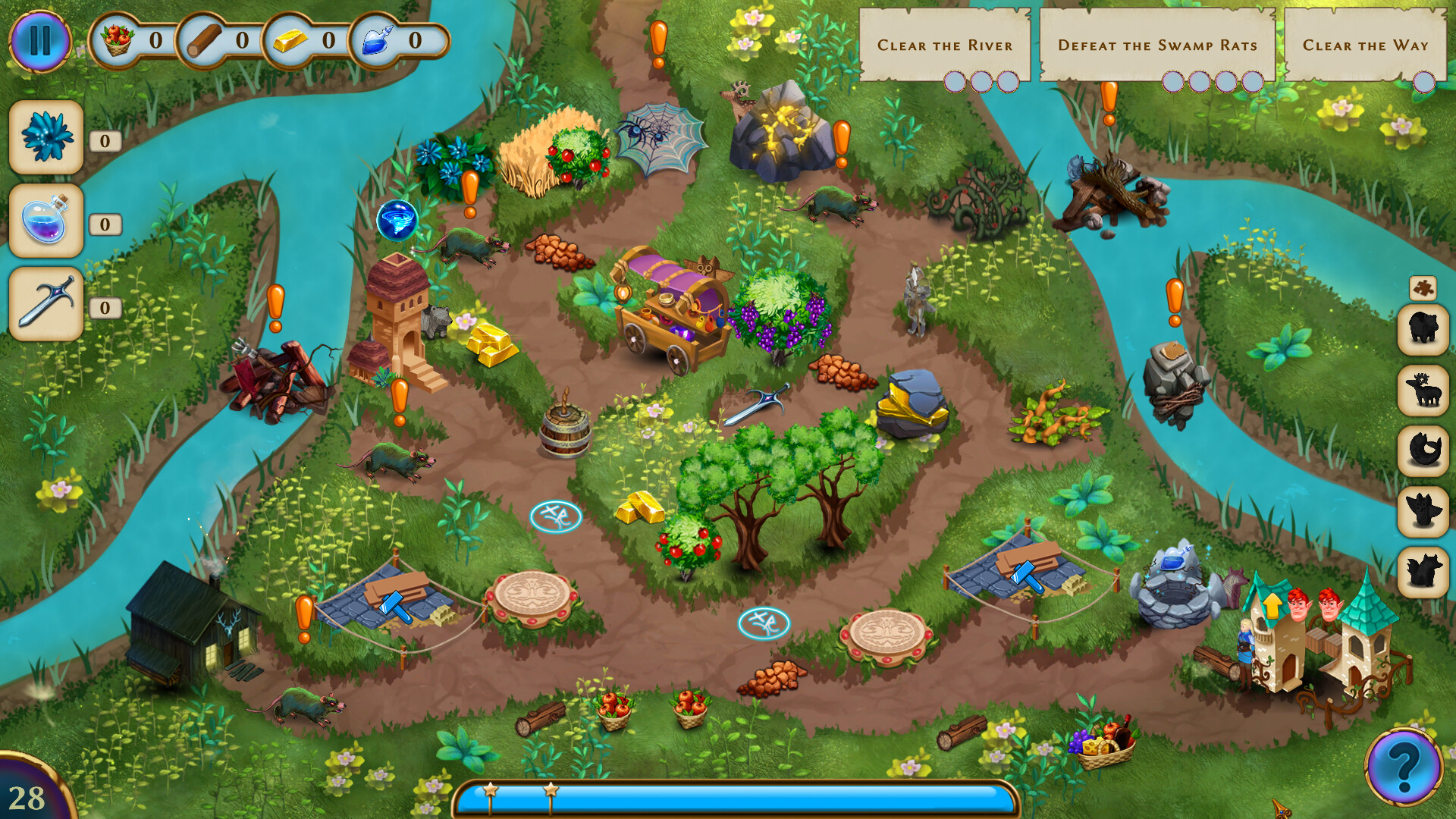This screenshot has height=819, width=1456.
Task: Select the Clear the Way objective banner
Action: [x=1365, y=45]
